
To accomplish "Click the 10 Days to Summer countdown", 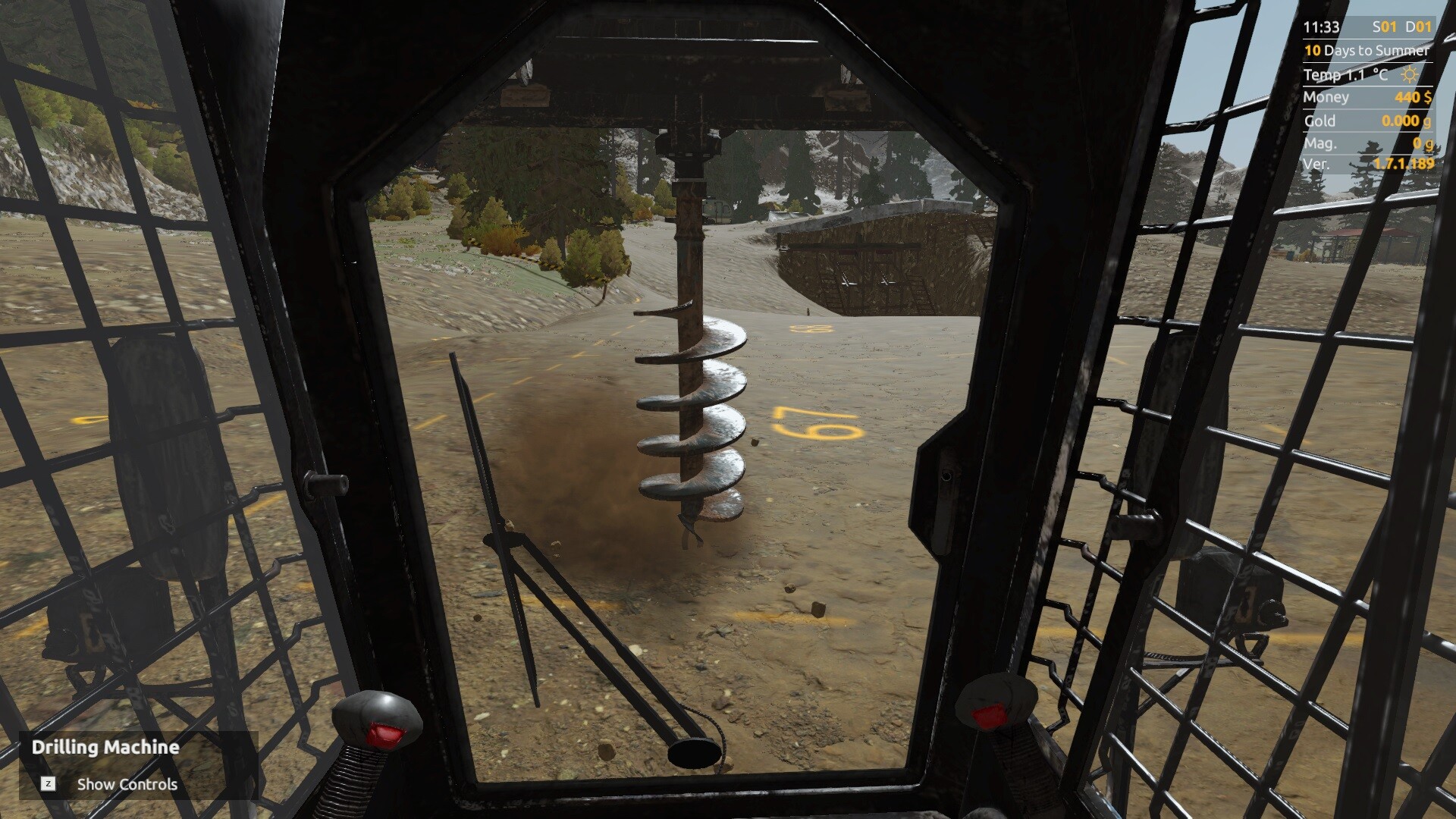I will point(1365,52).
